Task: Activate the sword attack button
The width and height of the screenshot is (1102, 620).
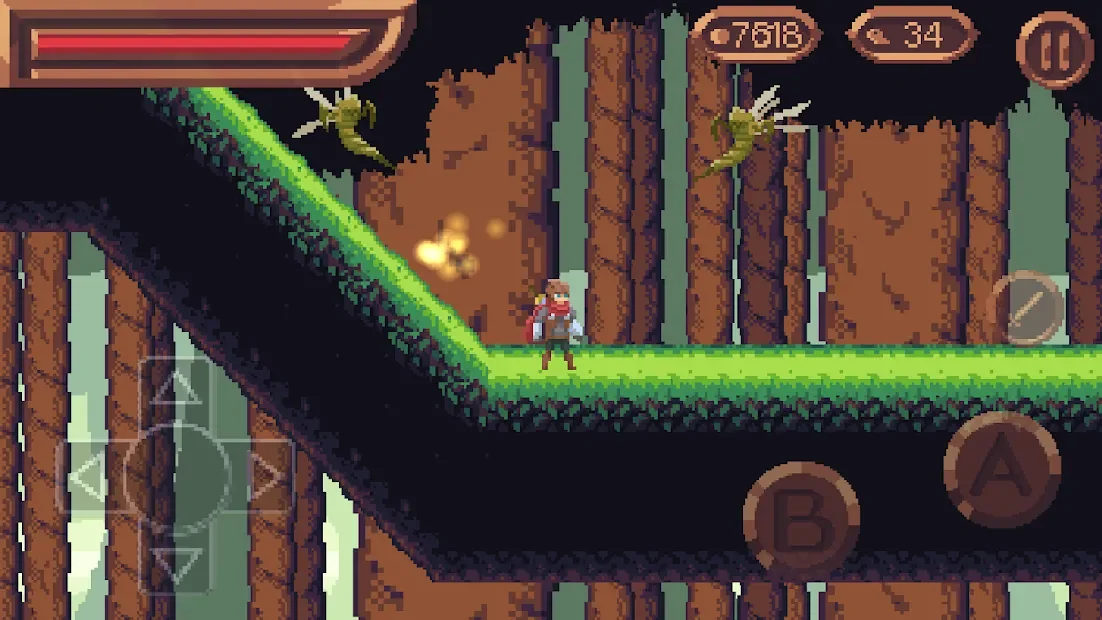Action: click(1025, 307)
